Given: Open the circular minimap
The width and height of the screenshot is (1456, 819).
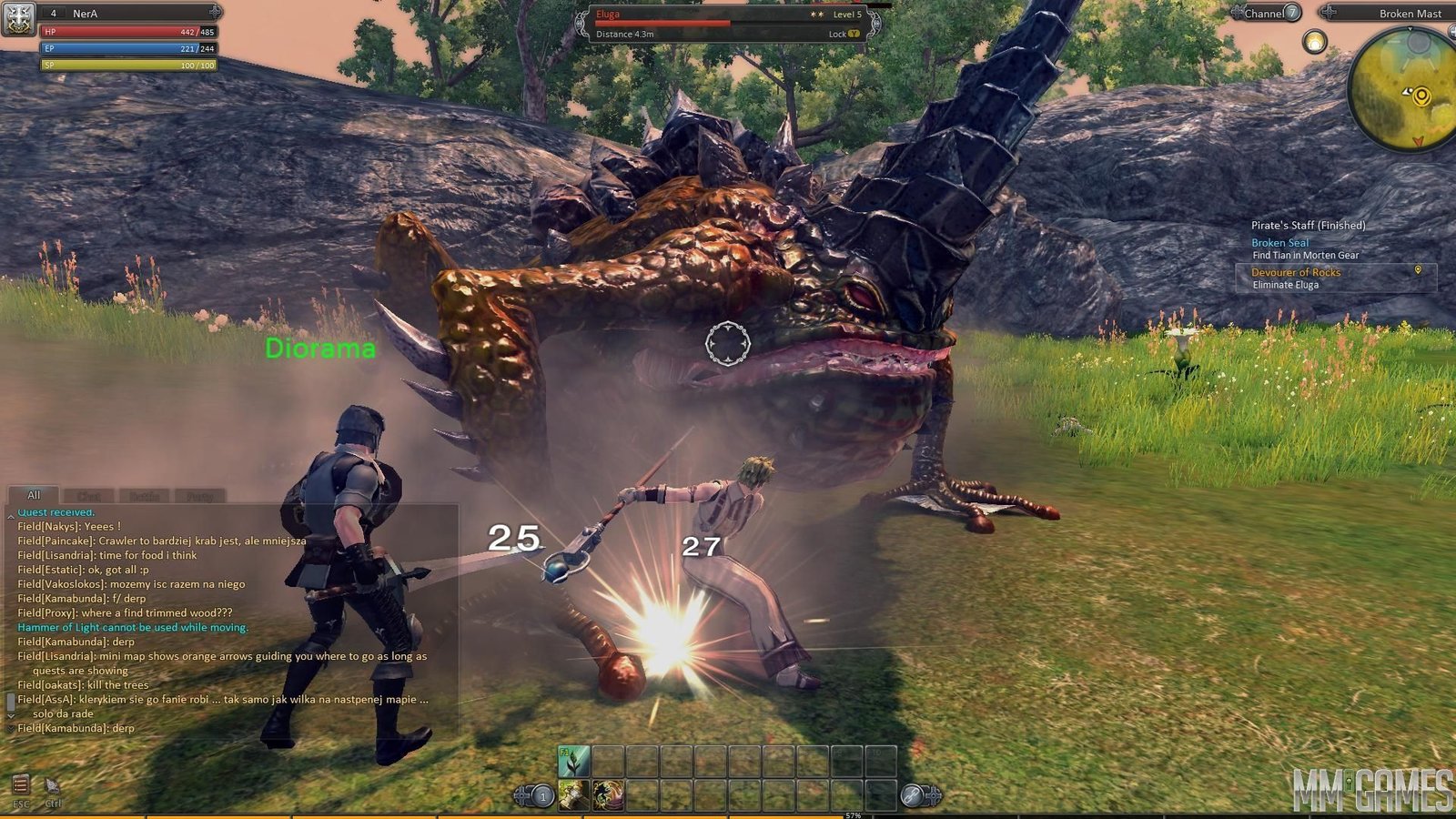Looking at the screenshot, I should [x=1401, y=91].
